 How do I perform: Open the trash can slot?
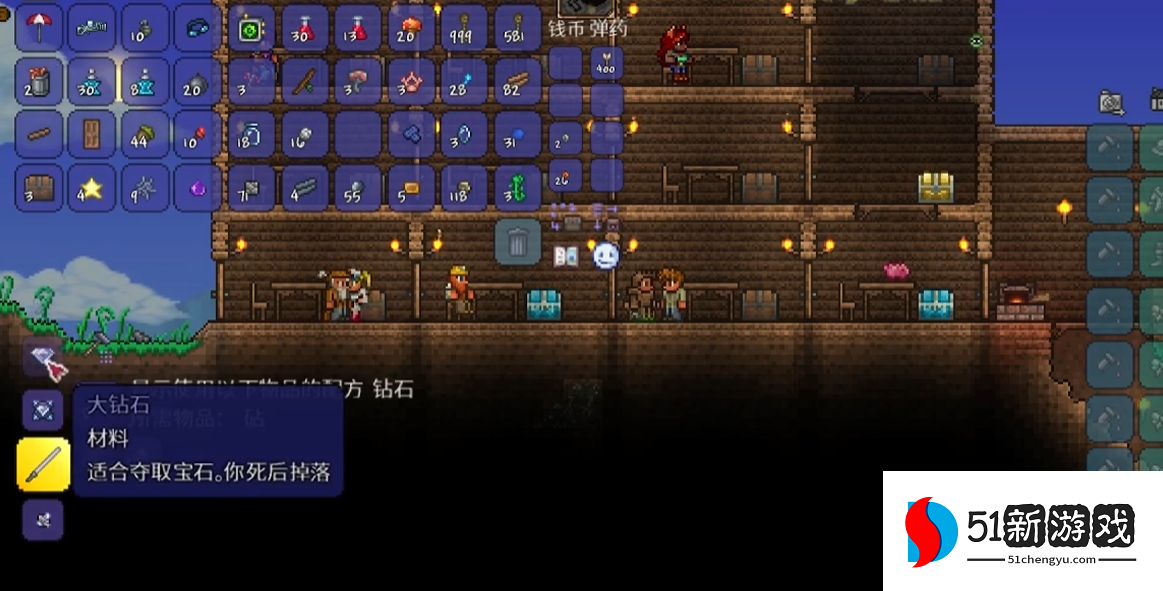(x=518, y=243)
